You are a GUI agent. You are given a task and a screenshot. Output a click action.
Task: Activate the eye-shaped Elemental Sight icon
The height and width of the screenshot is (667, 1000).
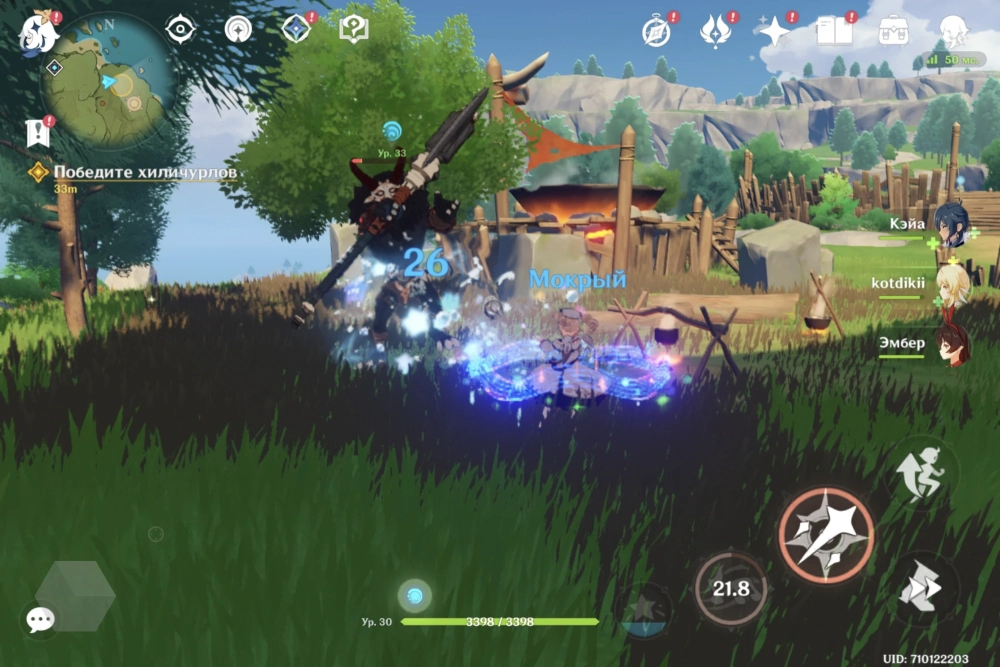(180, 30)
